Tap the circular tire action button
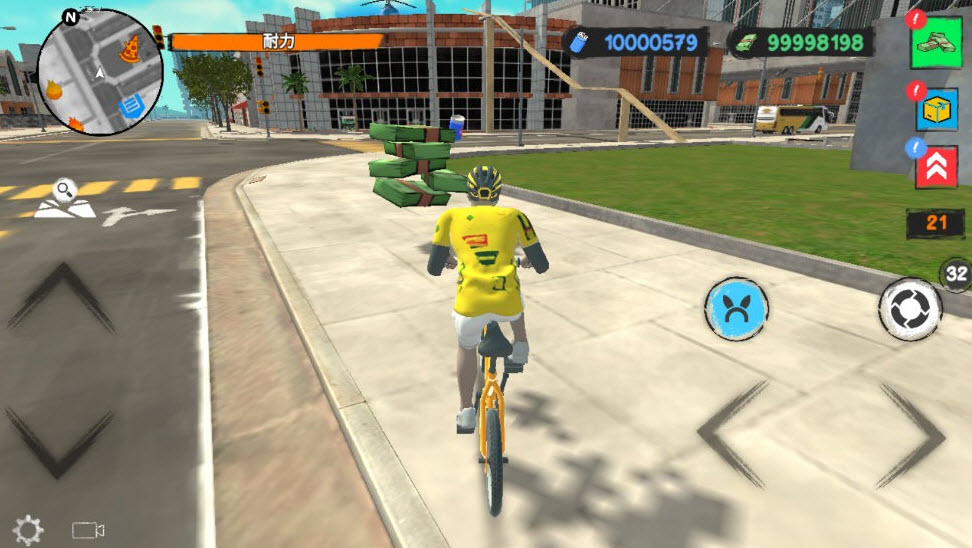 910,309
